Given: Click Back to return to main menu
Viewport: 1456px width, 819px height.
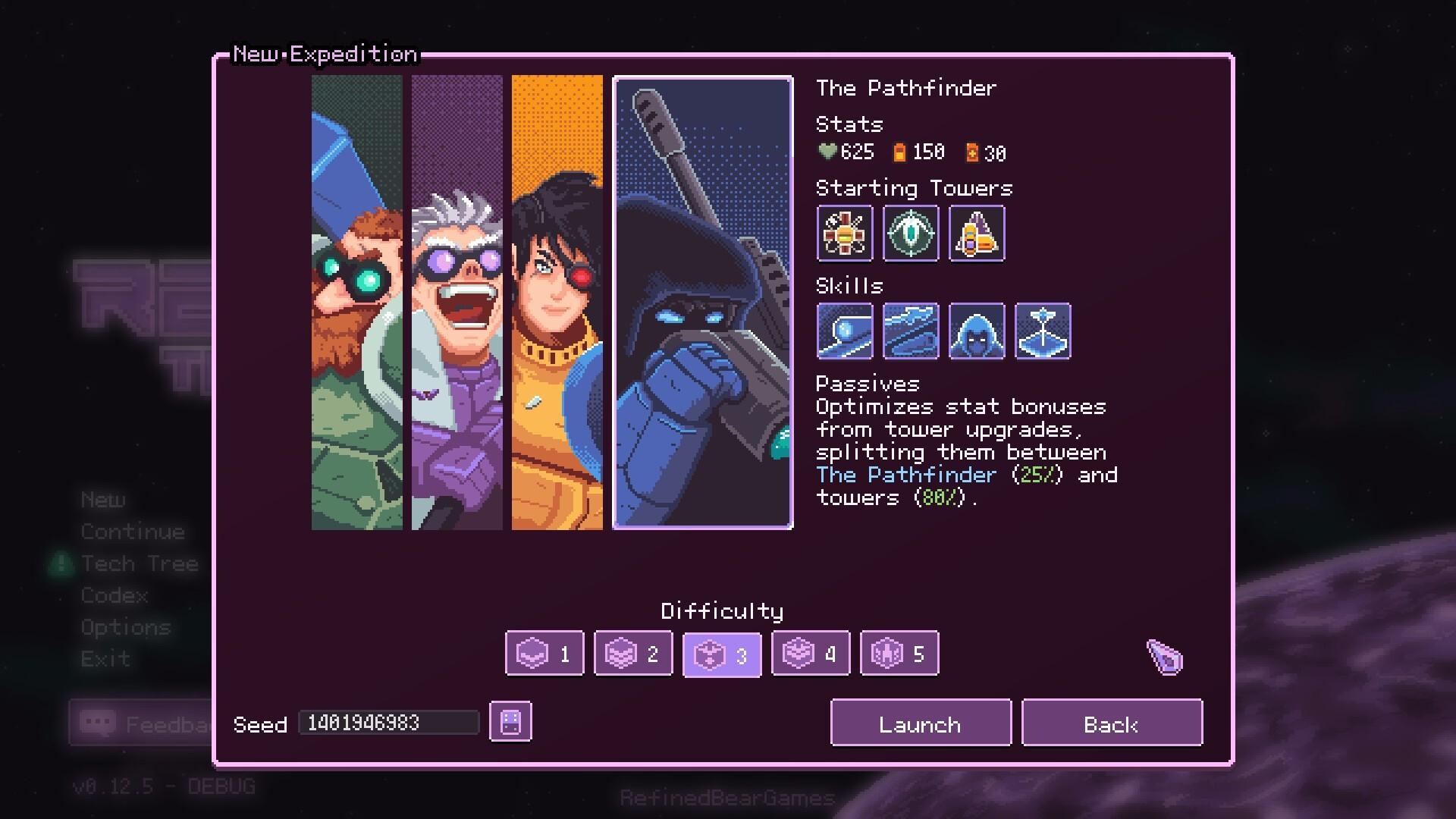Looking at the screenshot, I should pyautogui.click(x=1111, y=723).
